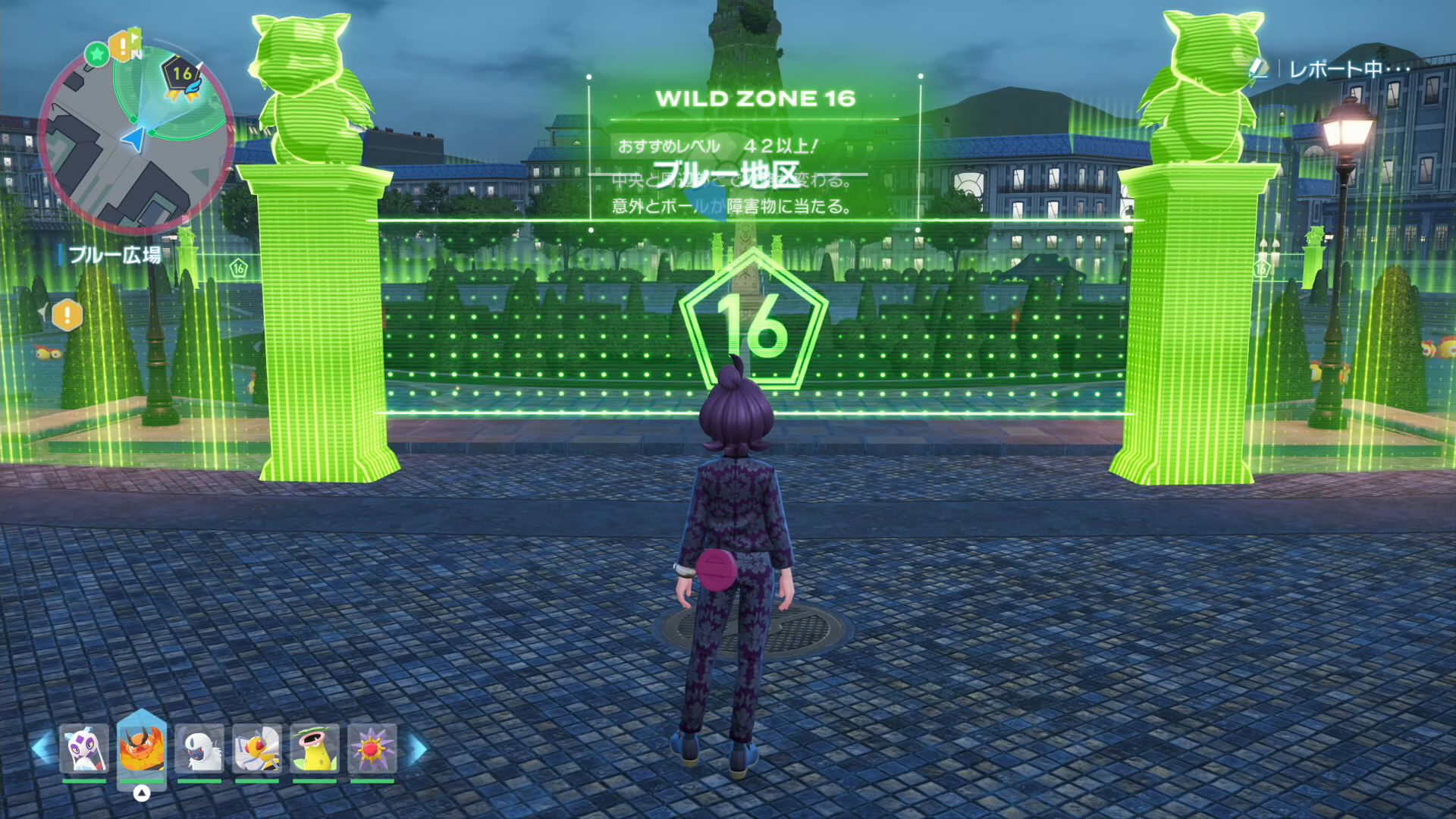Select Froslass in the party bar
Viewport: 1456px width, 819px height.
tap(83, 748)
